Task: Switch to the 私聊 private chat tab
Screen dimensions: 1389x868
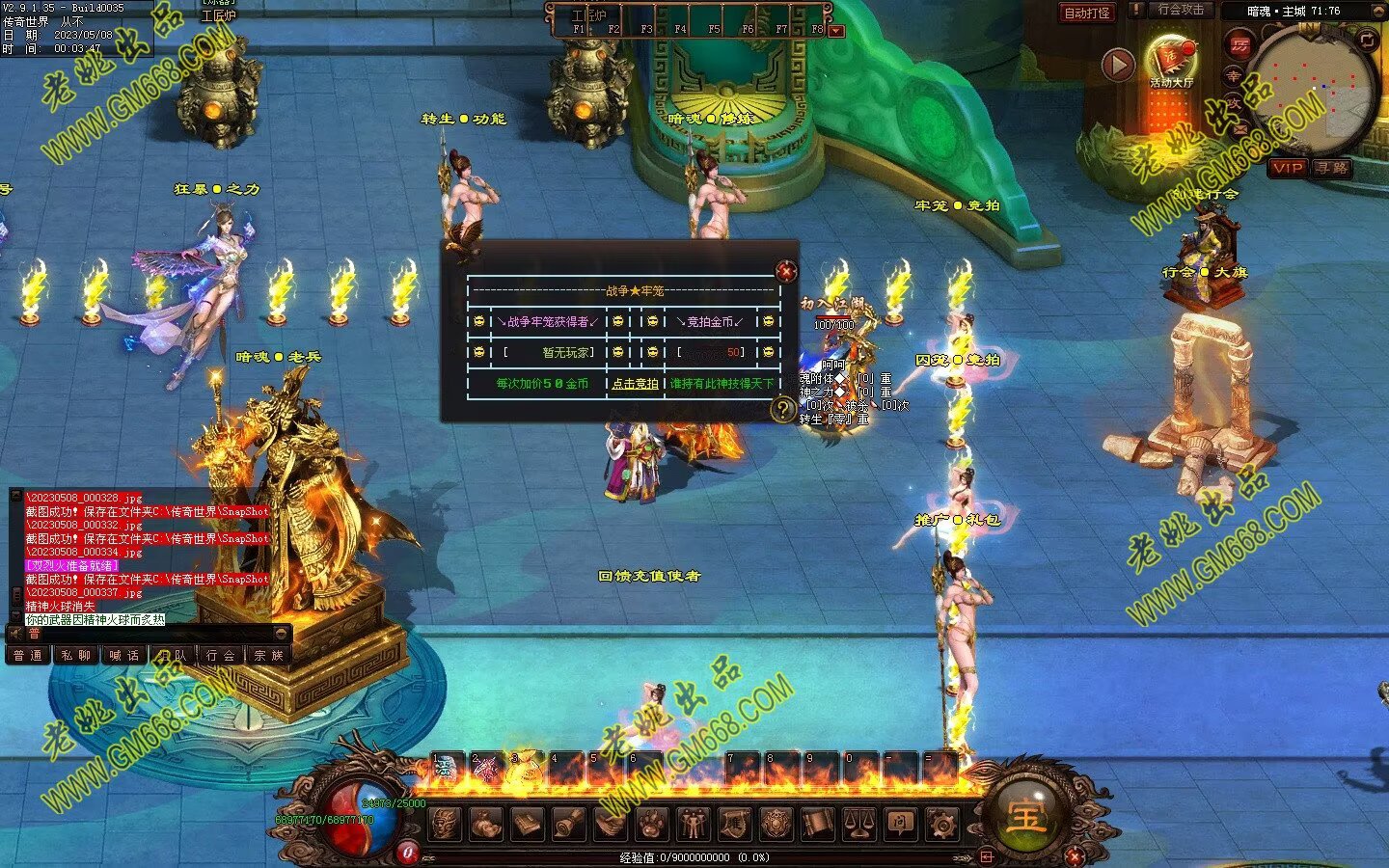Action: pyautogui.click(x=76, y=655)
